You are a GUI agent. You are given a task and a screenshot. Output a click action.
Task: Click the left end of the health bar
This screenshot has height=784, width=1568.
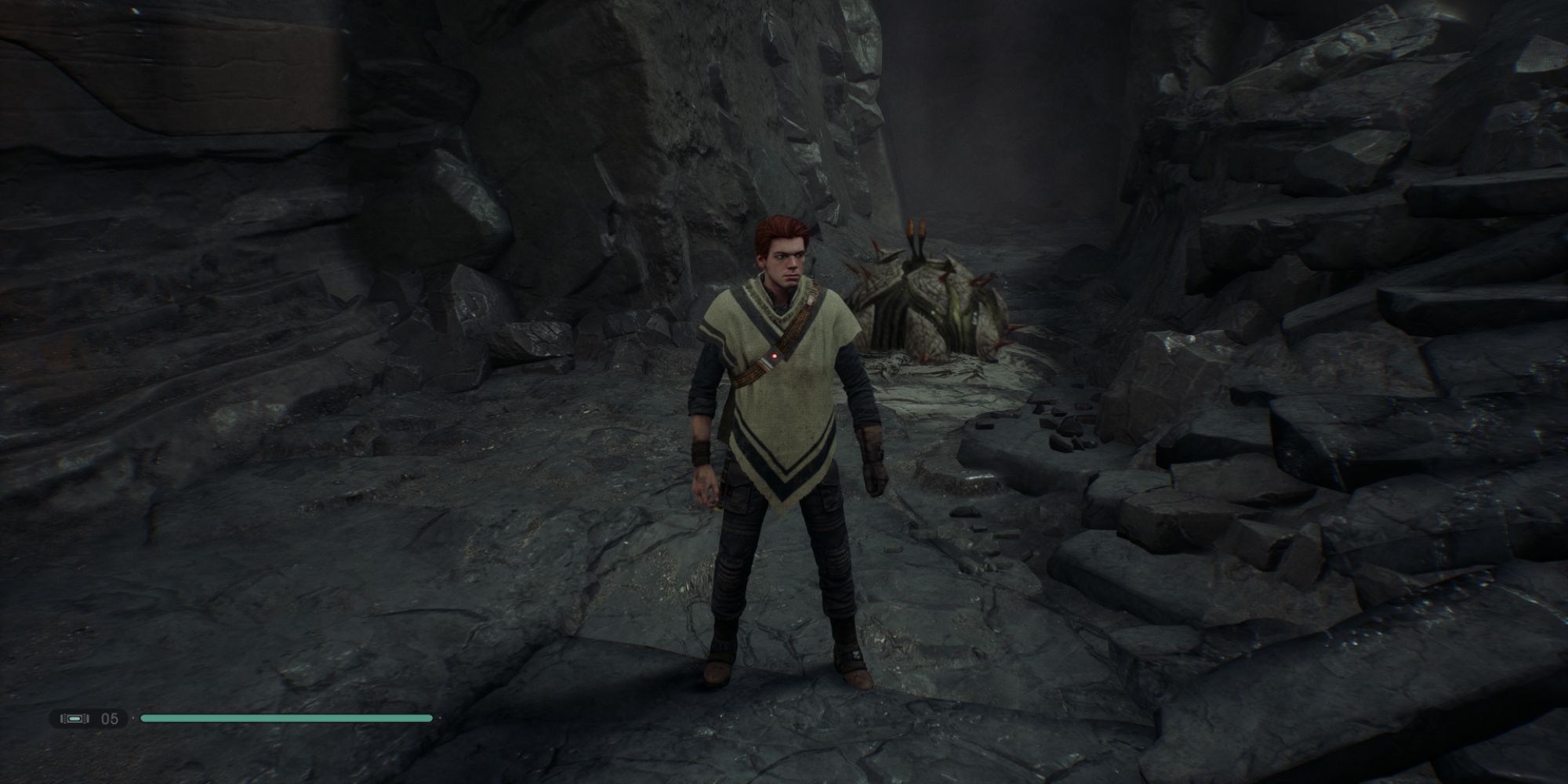click(143, 717)
